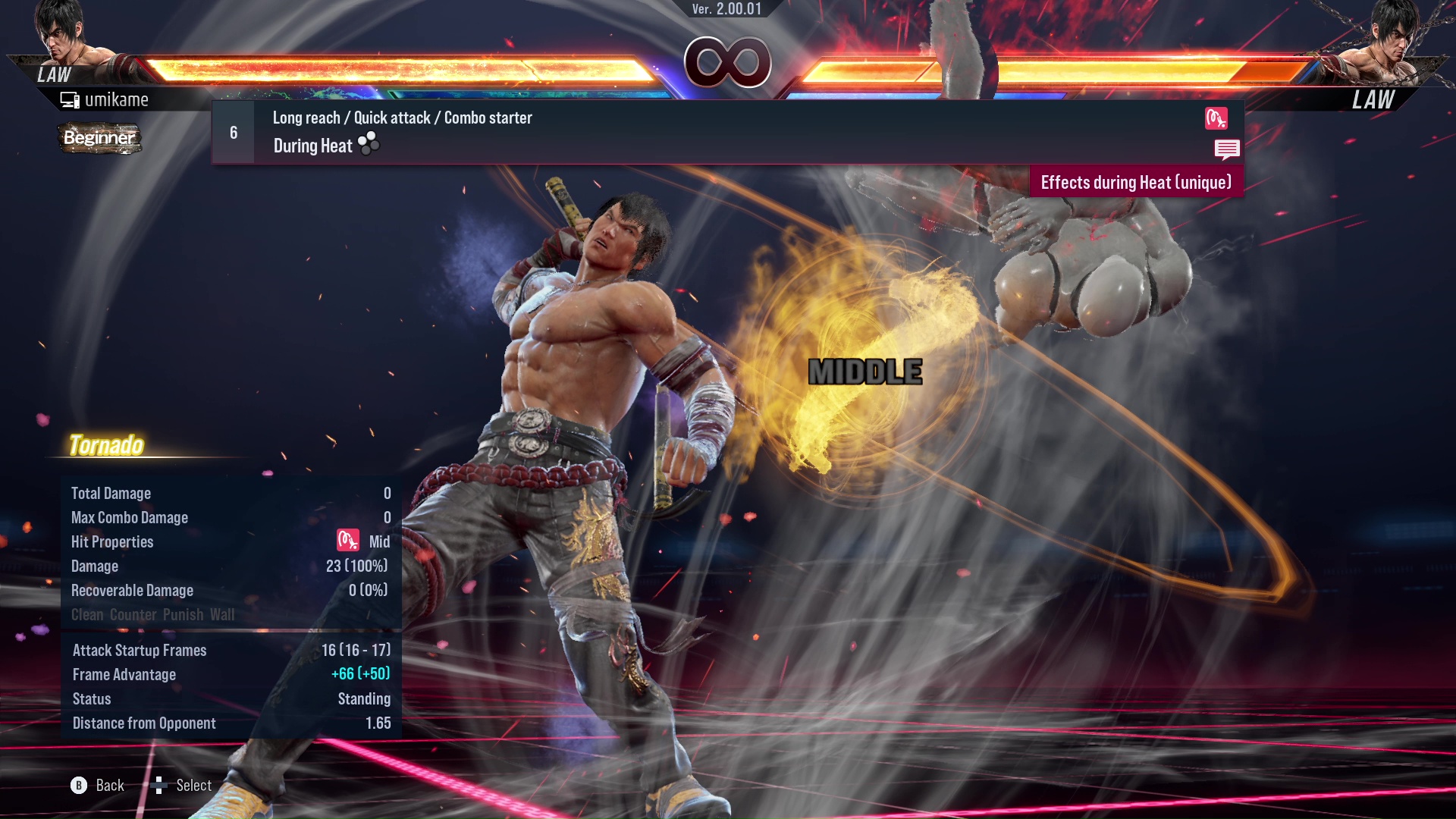Click the d-pad Select prompt icon

[161, 785]
